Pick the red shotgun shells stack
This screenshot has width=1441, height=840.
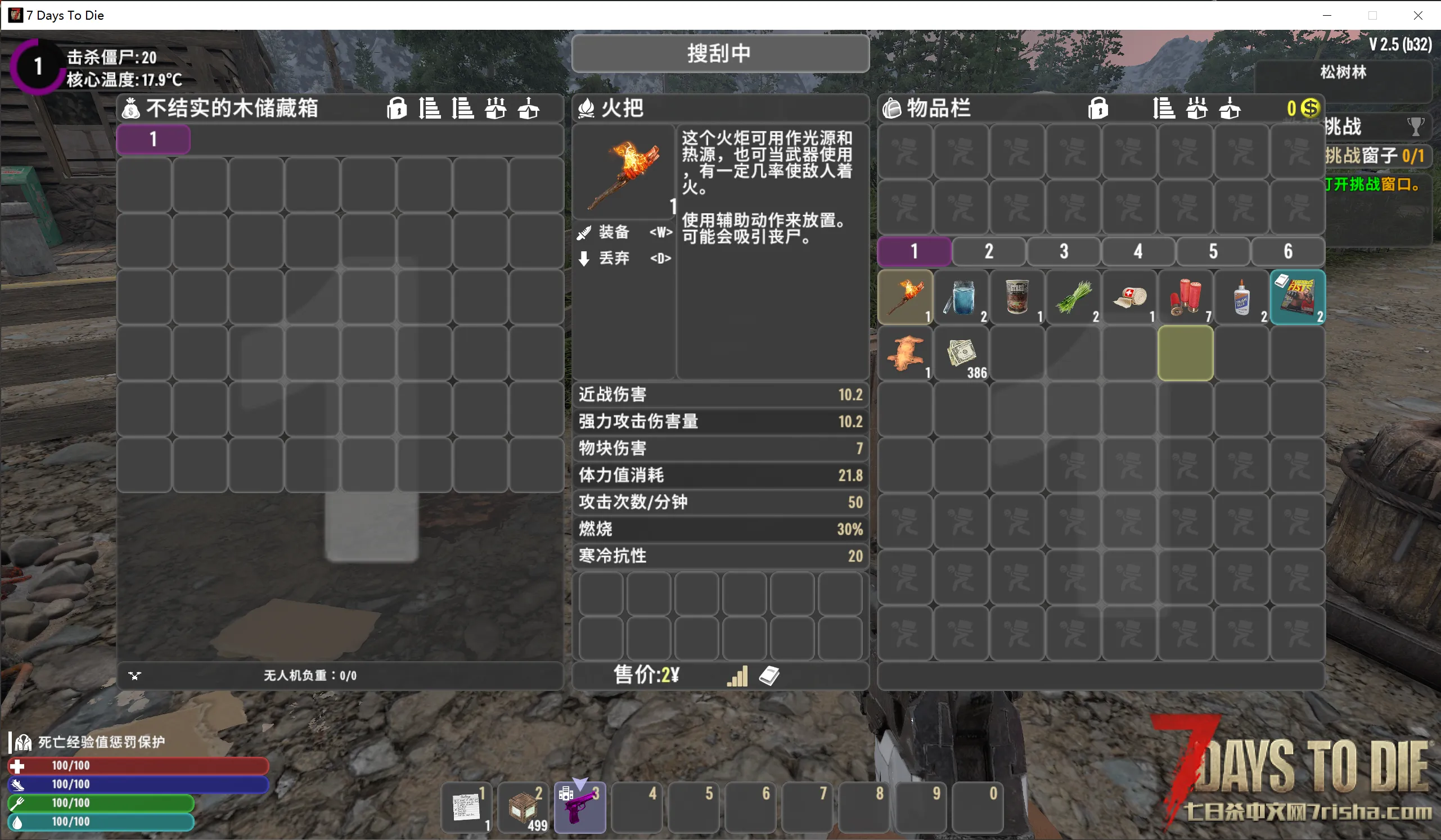coord(1186,297)
